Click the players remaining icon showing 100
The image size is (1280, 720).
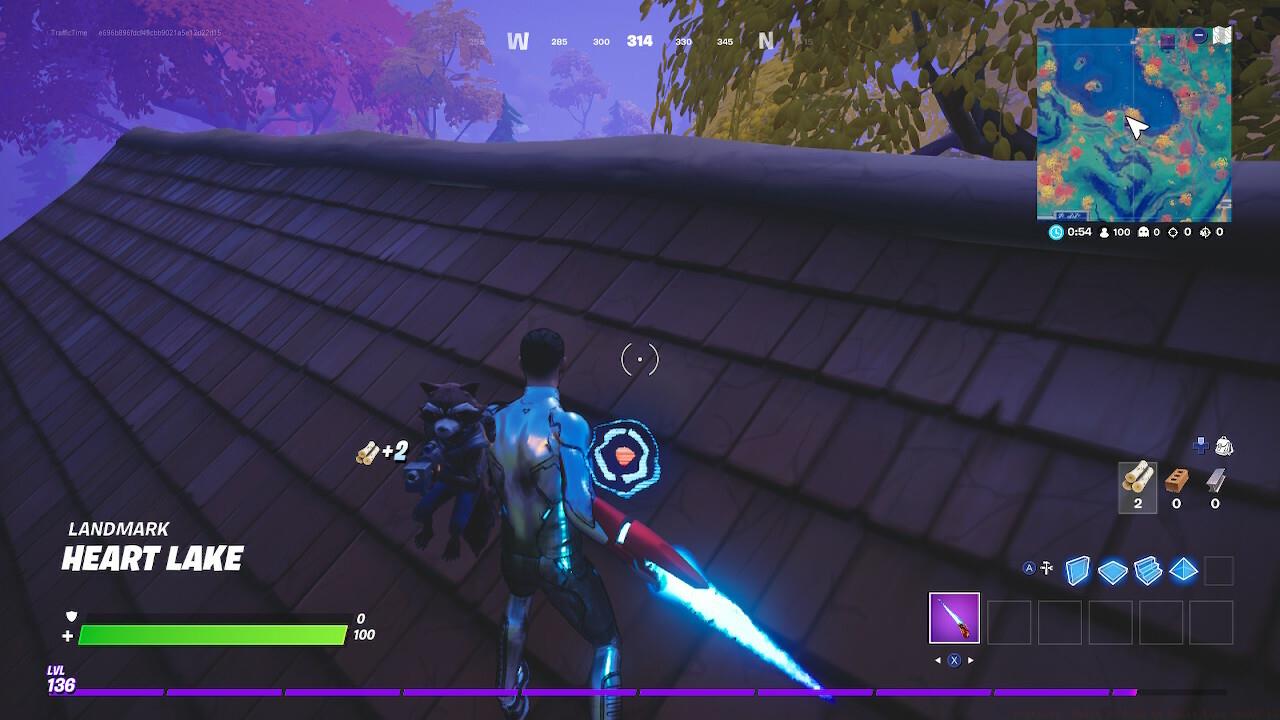[x=1104, y=233]
